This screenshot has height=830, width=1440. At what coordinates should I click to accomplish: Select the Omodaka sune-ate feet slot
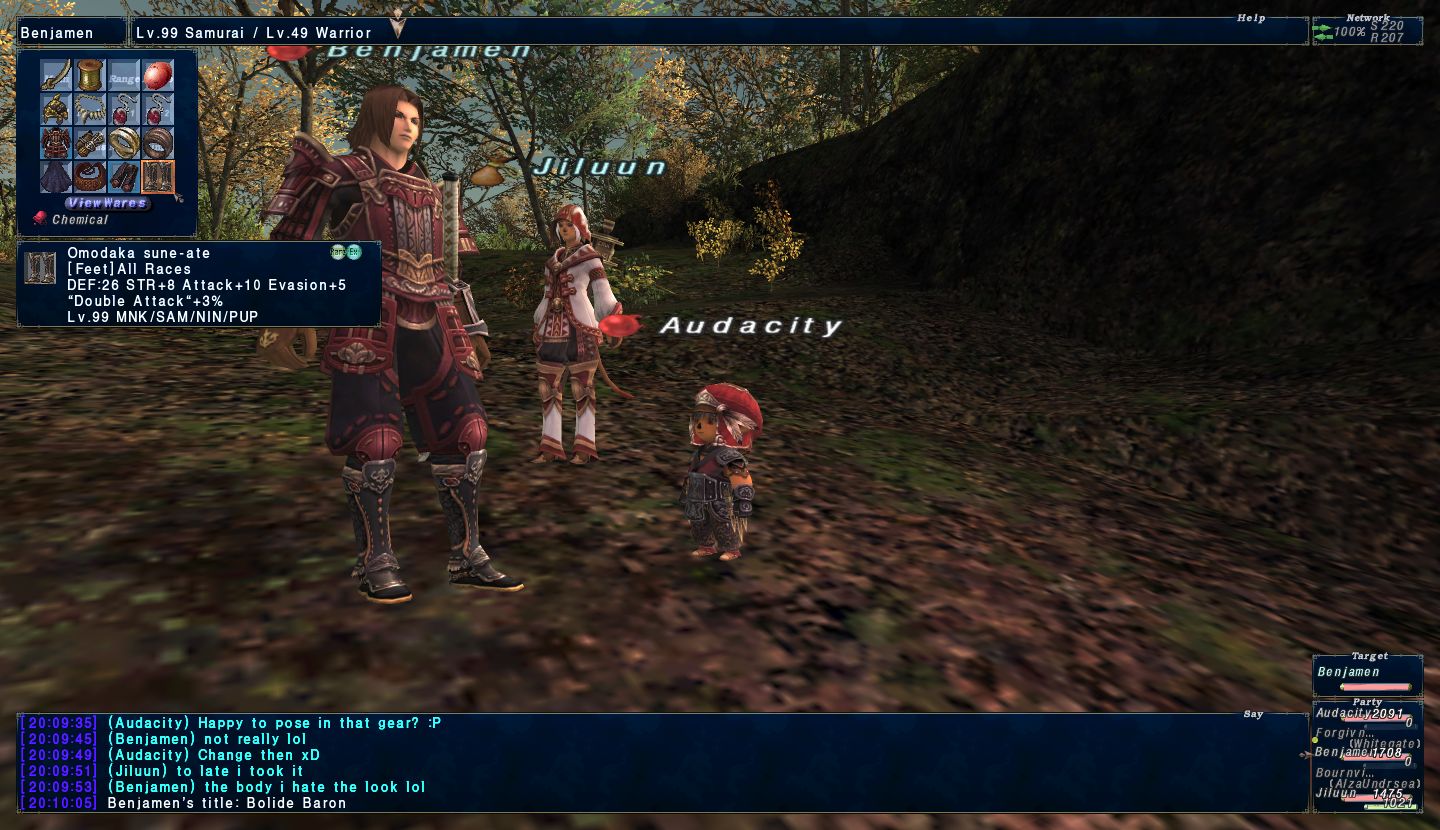click(x=158, y=177)
